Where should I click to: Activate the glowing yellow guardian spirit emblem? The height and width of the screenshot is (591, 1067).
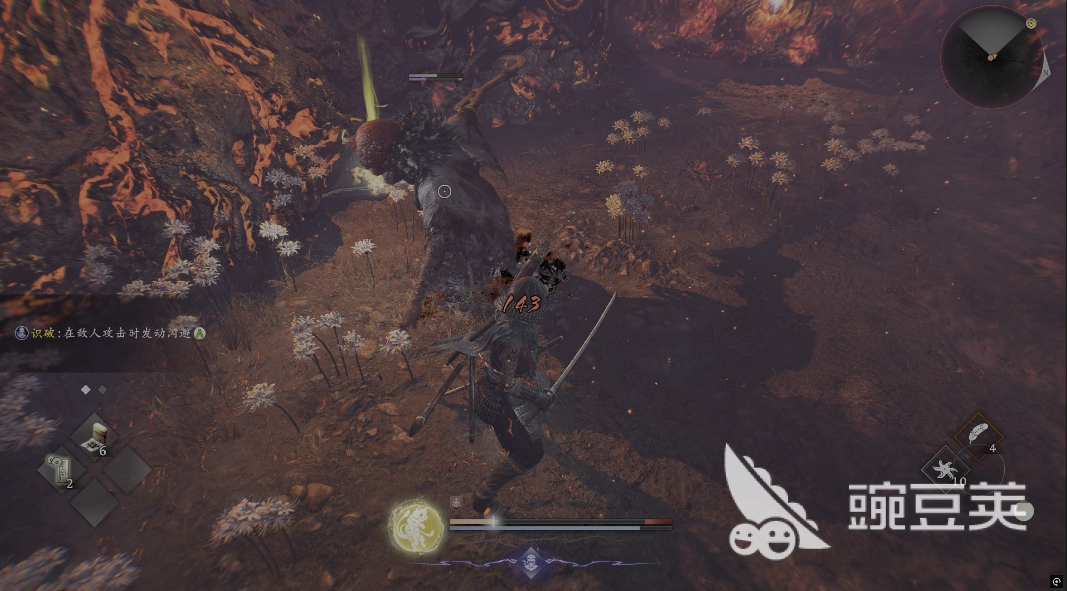415,524
